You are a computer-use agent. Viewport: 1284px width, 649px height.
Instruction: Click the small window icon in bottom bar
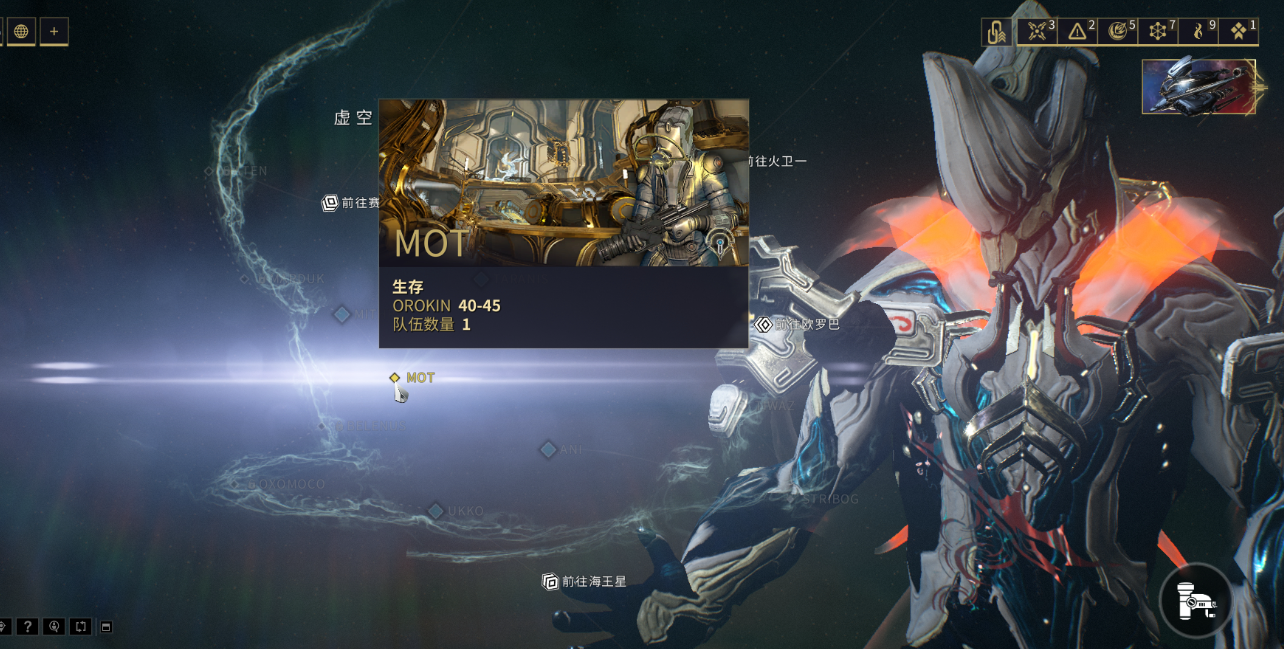click(x=107, y=627)
